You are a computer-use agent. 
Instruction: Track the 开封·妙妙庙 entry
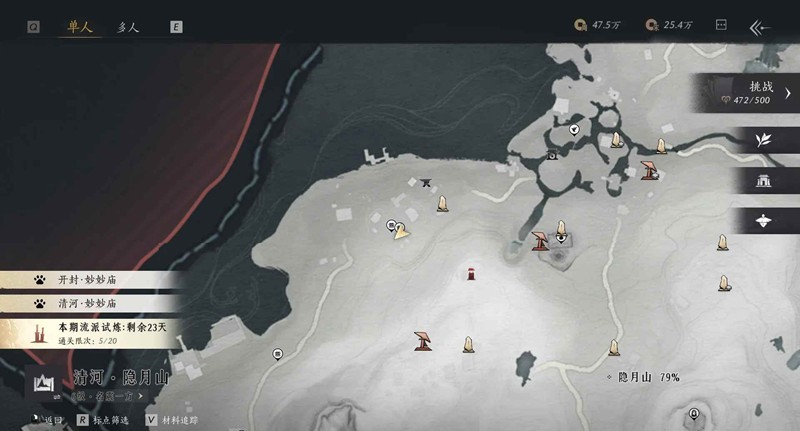(x=90, y=282)
